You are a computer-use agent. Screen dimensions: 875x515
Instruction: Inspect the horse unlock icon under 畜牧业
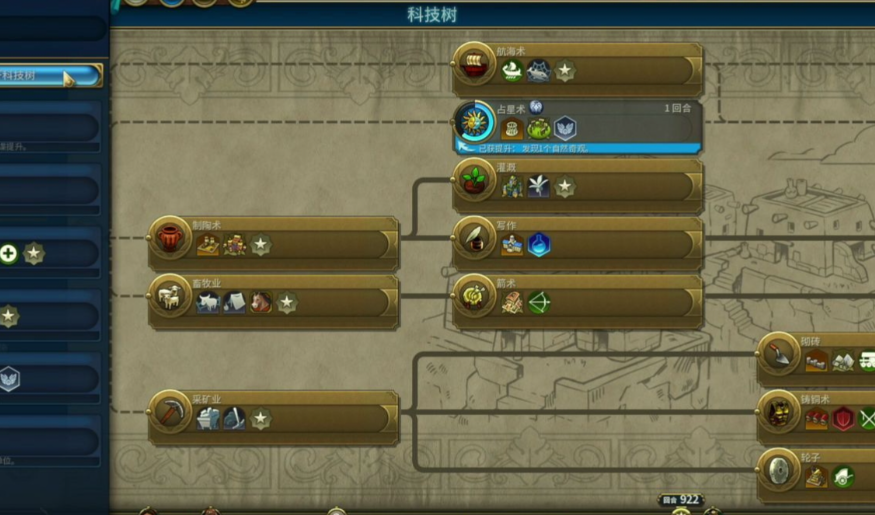tap(261, 303)
